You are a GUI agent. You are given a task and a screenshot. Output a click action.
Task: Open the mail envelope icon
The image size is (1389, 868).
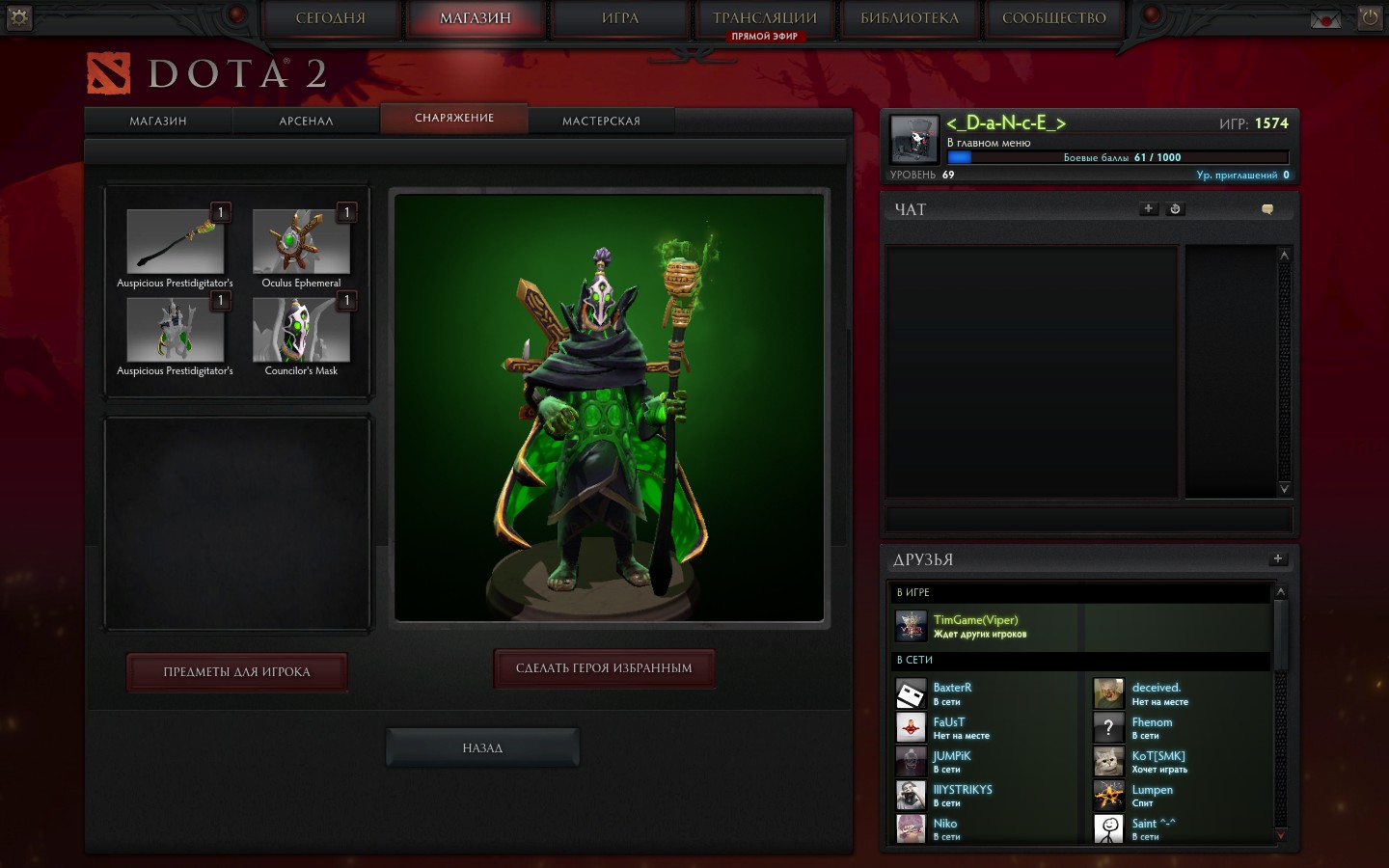pyautogui.click(x=1325, y=19)
